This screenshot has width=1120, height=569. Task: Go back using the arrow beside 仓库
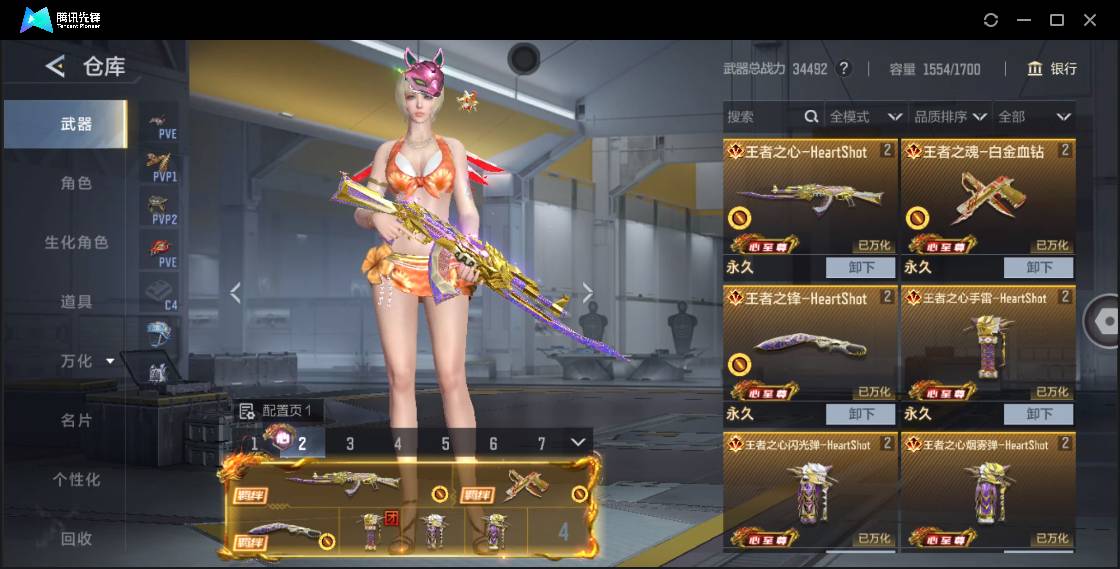[55, 67]
